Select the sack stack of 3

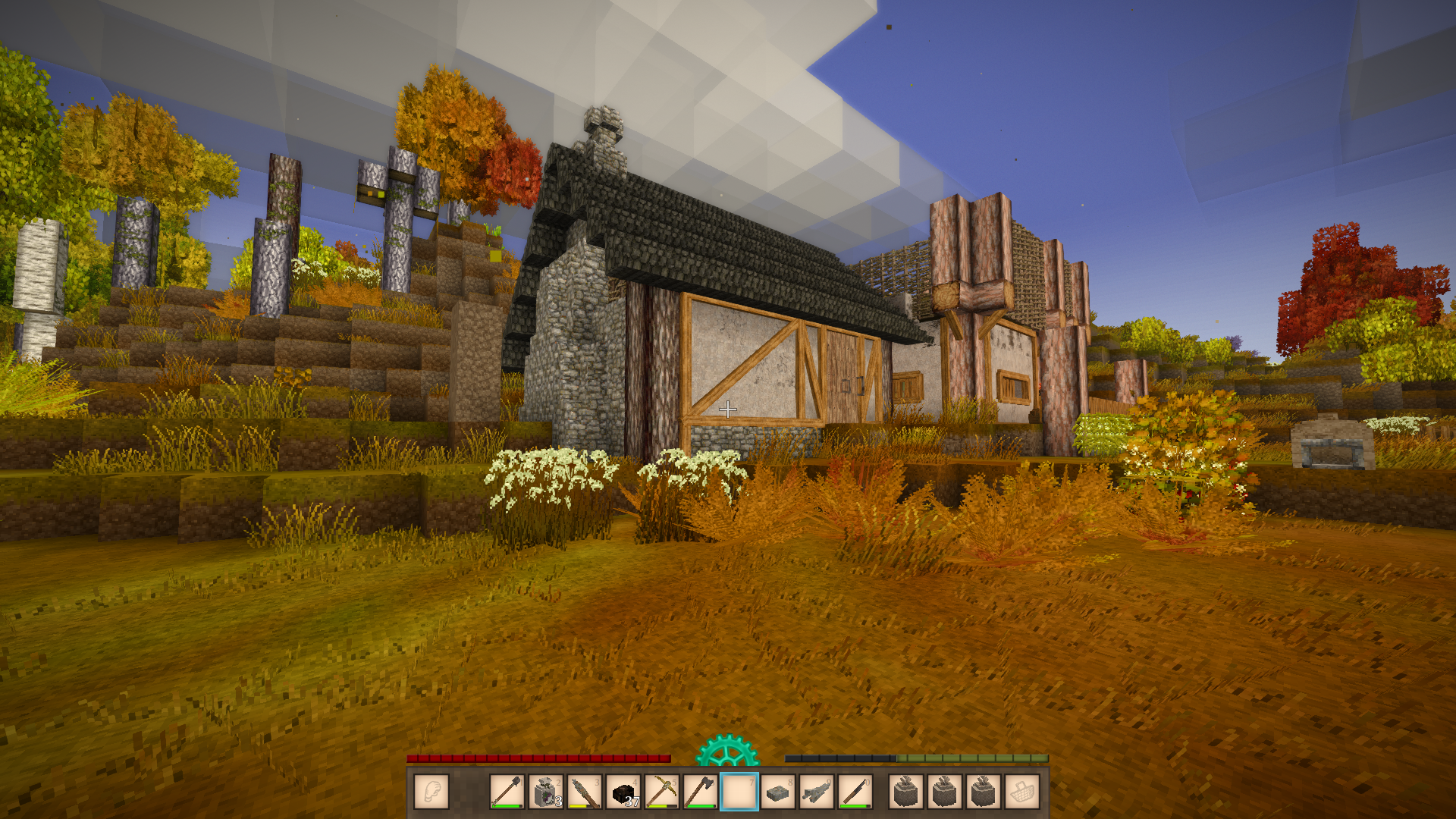[545, 792]
